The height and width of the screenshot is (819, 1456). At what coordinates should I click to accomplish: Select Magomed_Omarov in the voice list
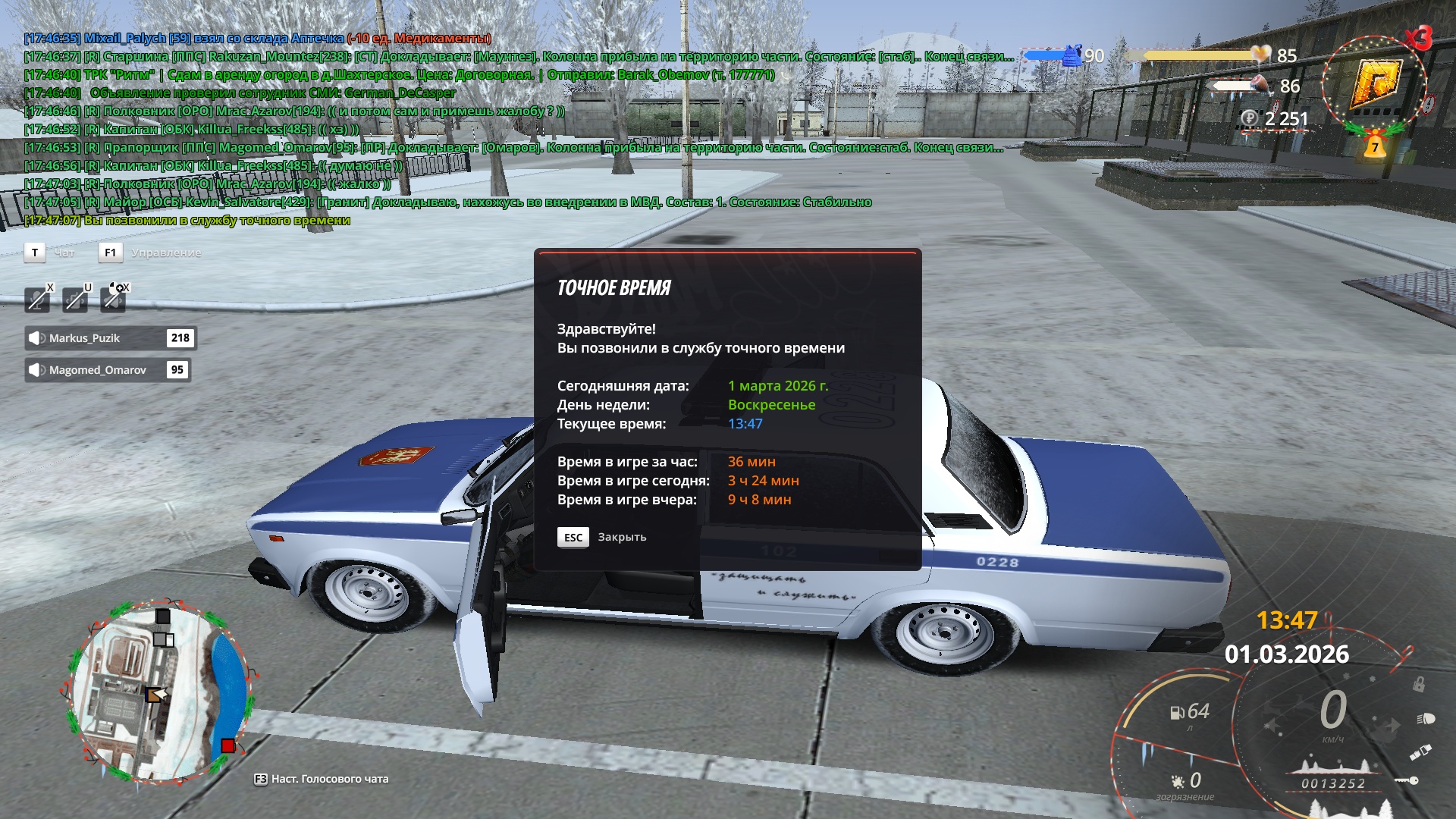(107, 370)
